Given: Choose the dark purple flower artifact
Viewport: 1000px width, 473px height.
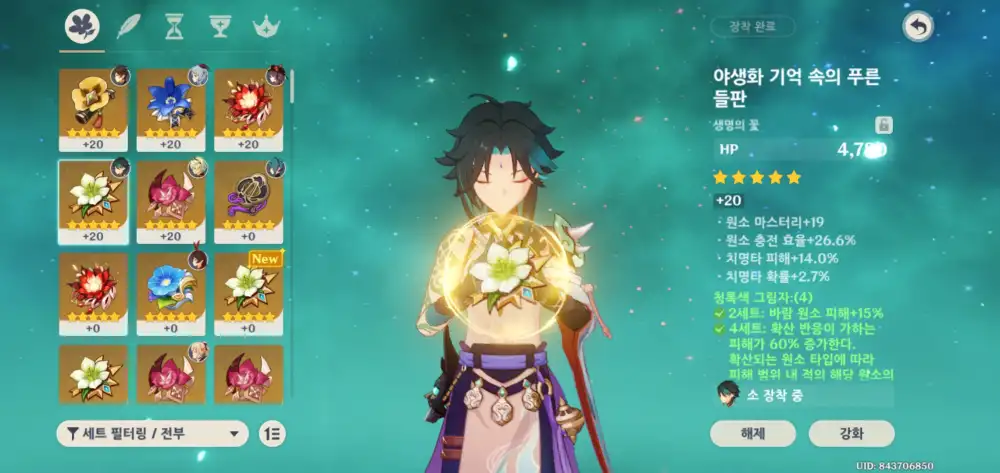Looking at the screenshot, I should pyautogui.click(x=249, y=200).
